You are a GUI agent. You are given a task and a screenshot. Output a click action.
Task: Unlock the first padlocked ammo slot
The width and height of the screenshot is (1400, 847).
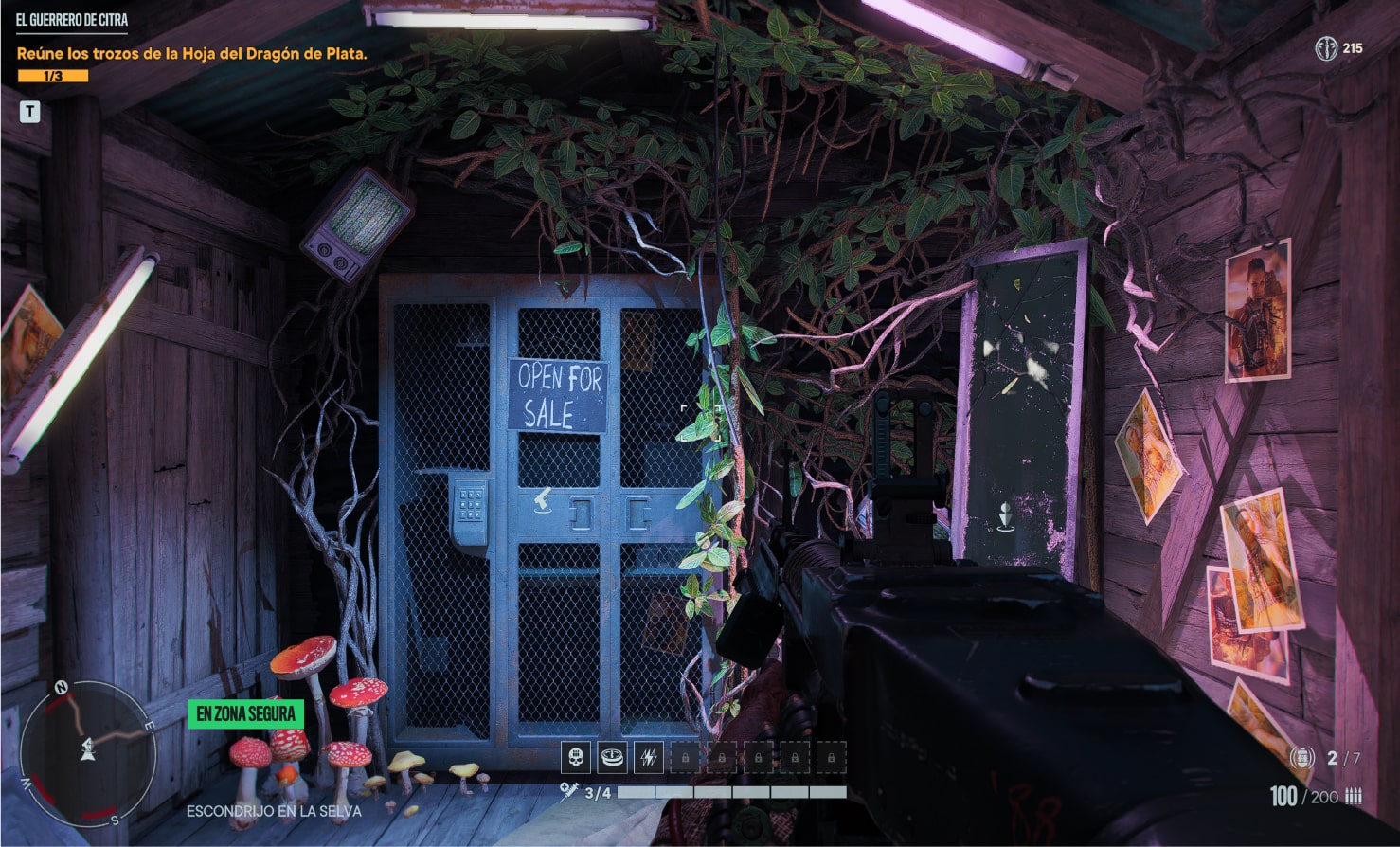pyautogui.click(x=685, y=757)
